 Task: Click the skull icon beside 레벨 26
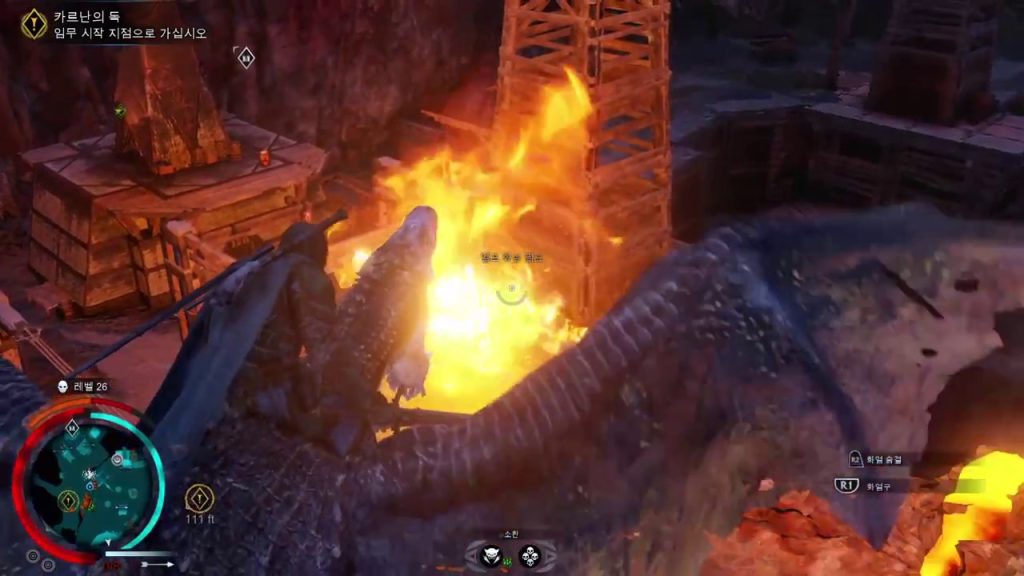(62, 387)
